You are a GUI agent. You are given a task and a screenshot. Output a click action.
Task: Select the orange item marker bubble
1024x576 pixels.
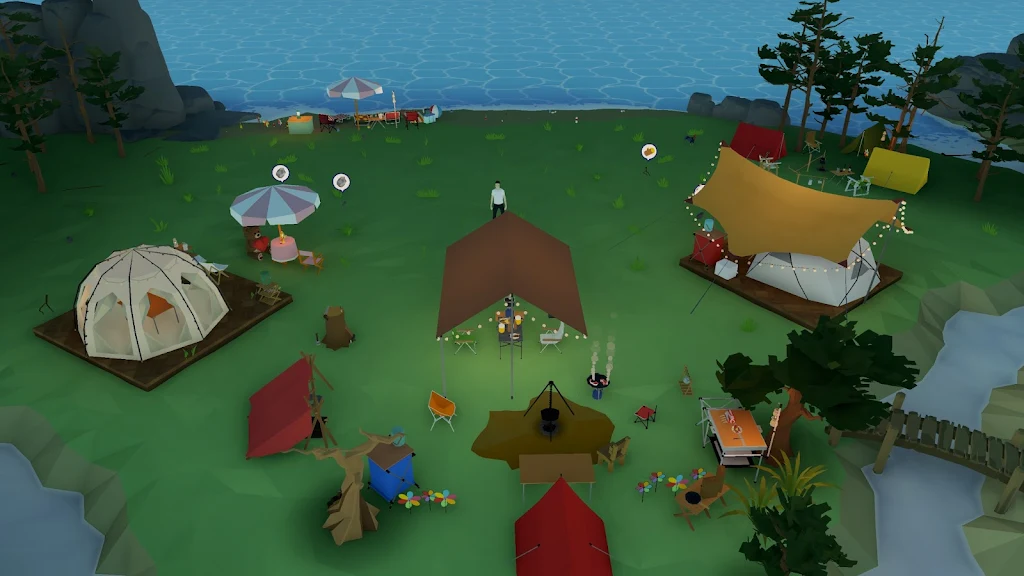649,151
